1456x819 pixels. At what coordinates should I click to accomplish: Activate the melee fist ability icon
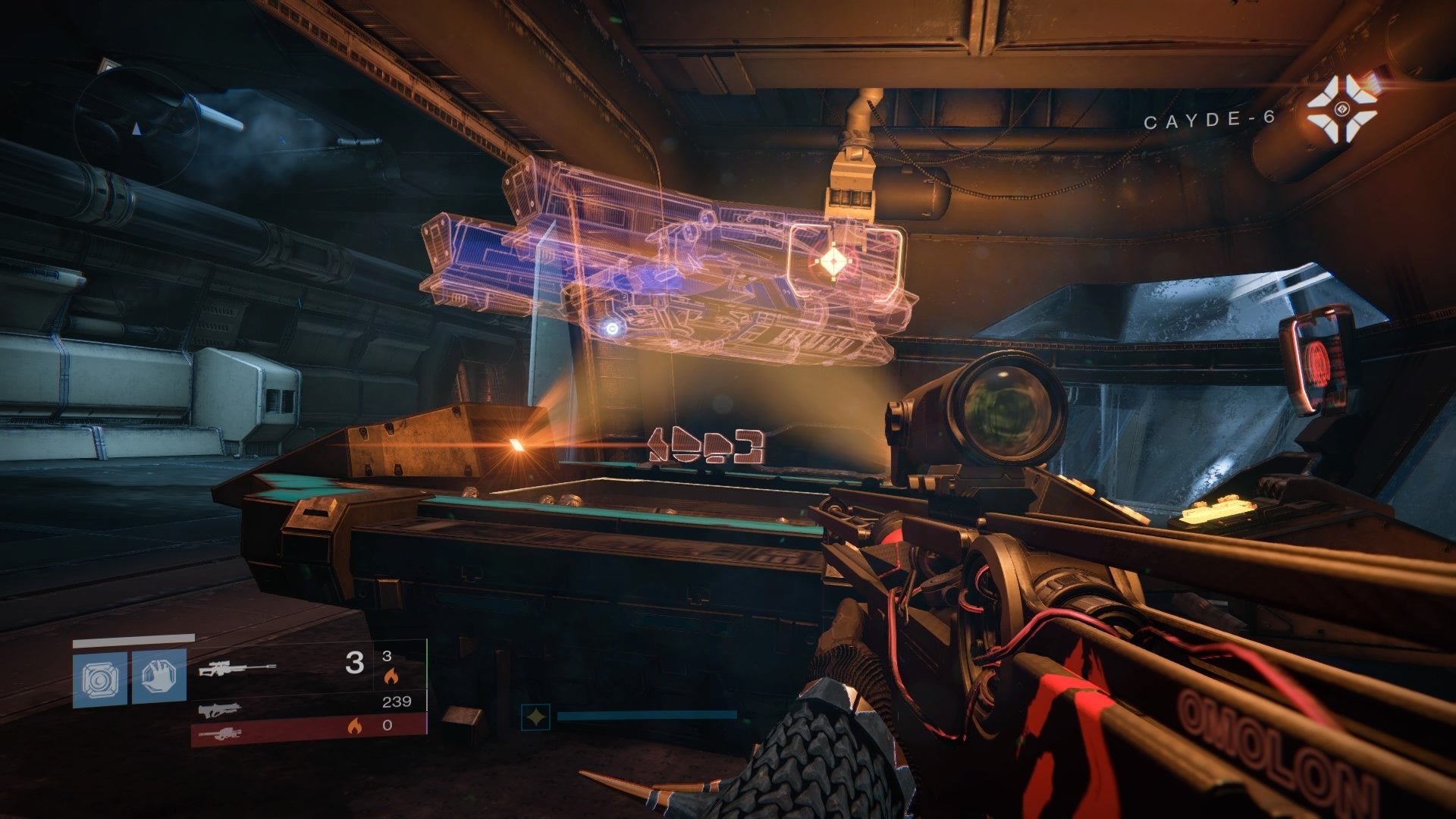coord(159,676)
